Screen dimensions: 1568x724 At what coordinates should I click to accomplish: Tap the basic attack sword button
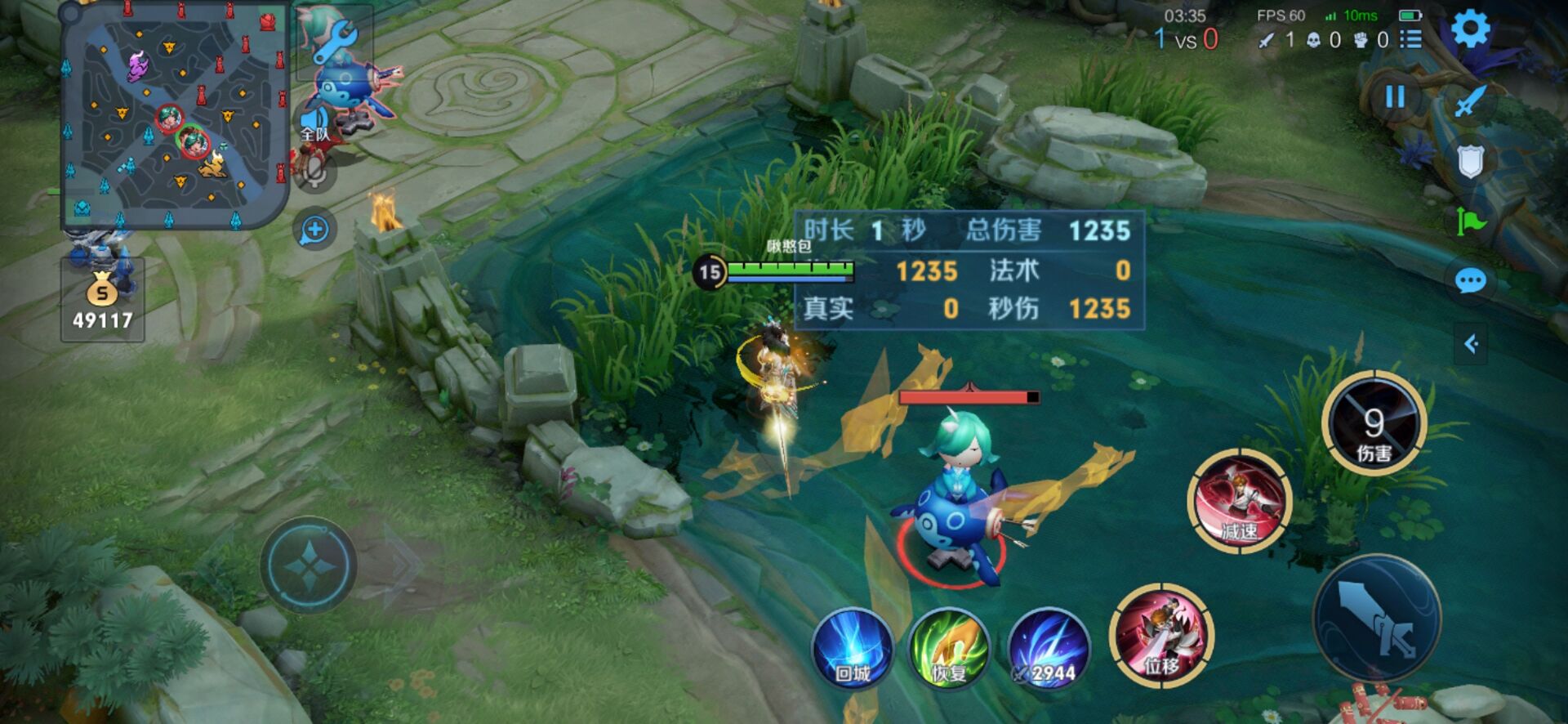pos(1377,619)
